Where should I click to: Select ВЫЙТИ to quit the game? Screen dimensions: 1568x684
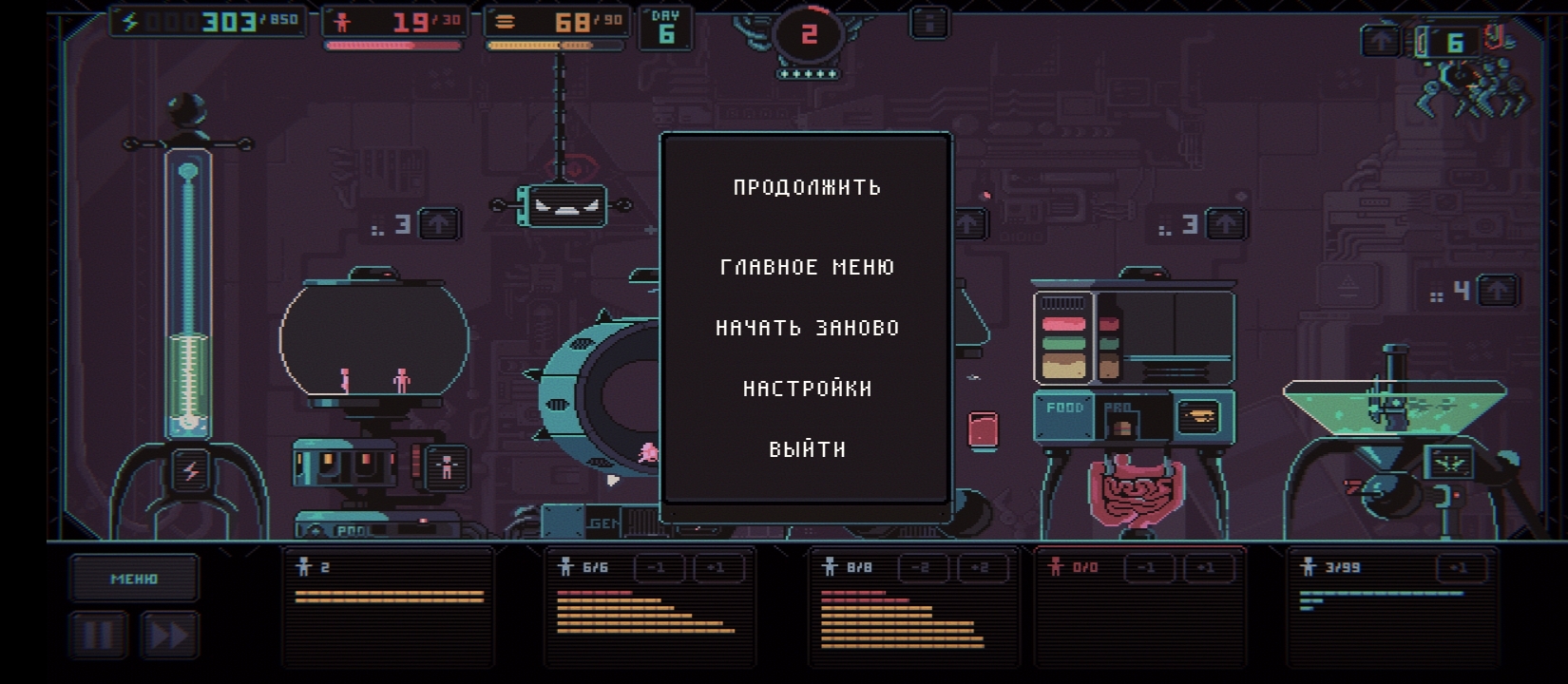click(807, 449)
